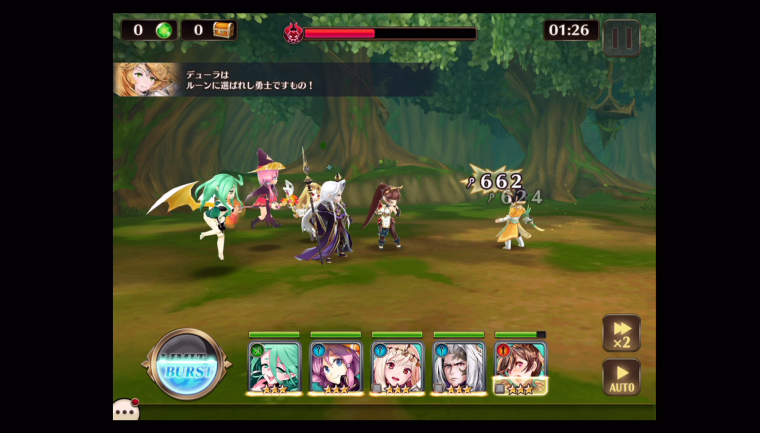Select the white-haired old man portrait
This screenshot has width=760, height=433.
[x=459, y=366]
